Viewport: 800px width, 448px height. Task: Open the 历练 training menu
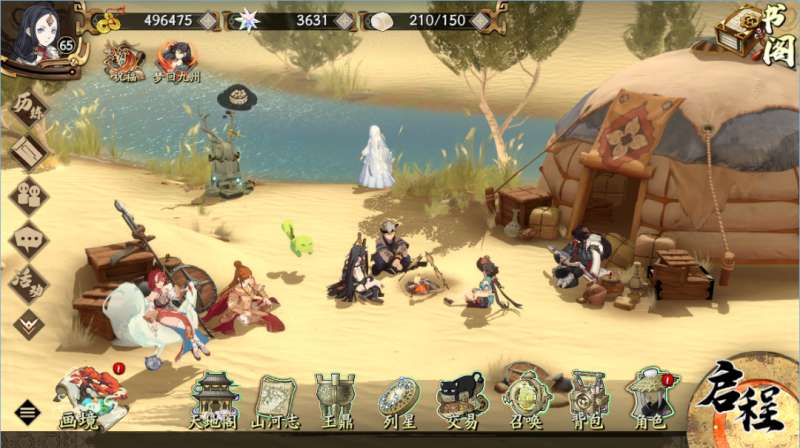coord(27,111)
